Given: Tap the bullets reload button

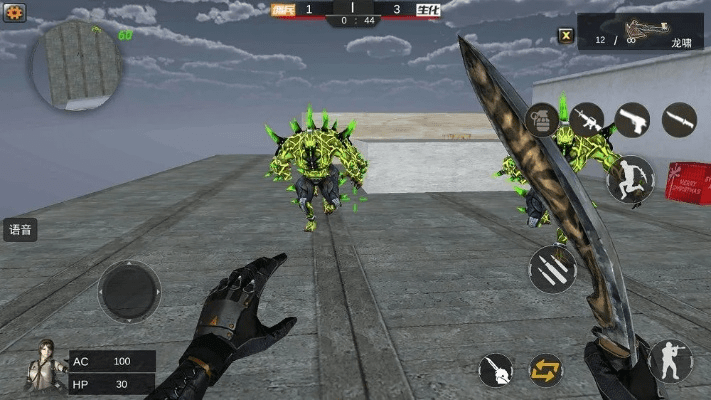Looking at the screenshot, I should click(x=552, y=269).
